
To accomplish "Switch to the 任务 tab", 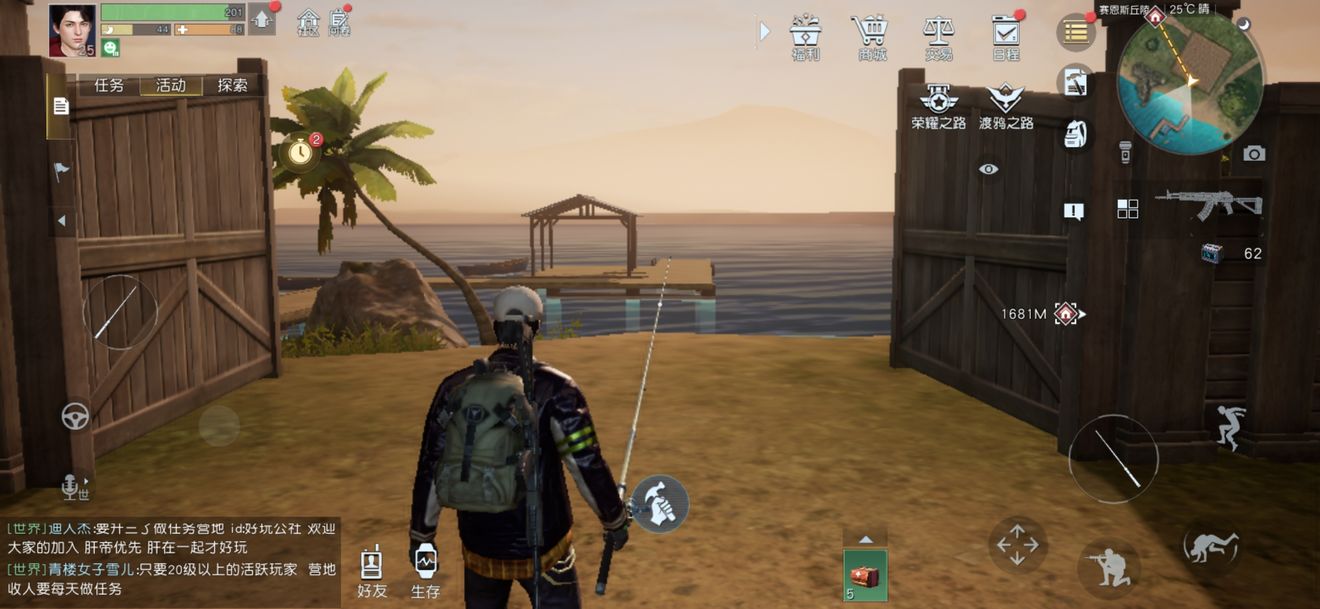I will click(x=109, y=86).
